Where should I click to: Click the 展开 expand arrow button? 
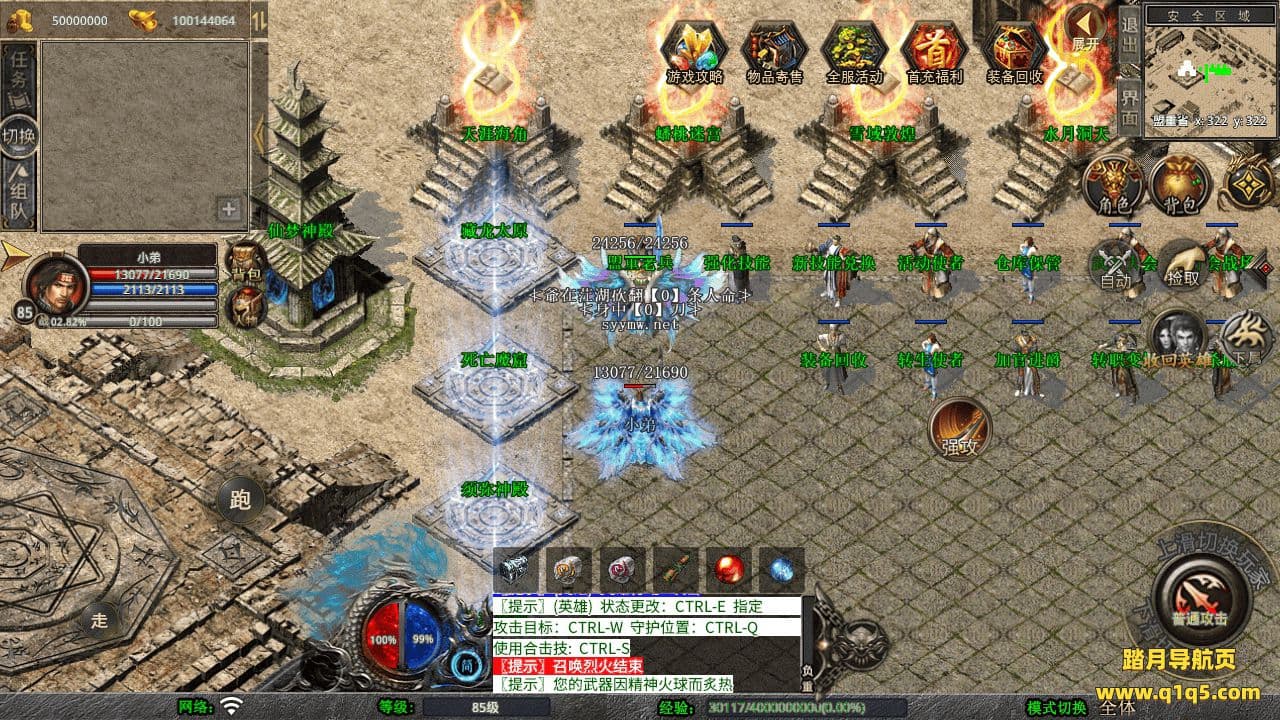(1086, 28)
